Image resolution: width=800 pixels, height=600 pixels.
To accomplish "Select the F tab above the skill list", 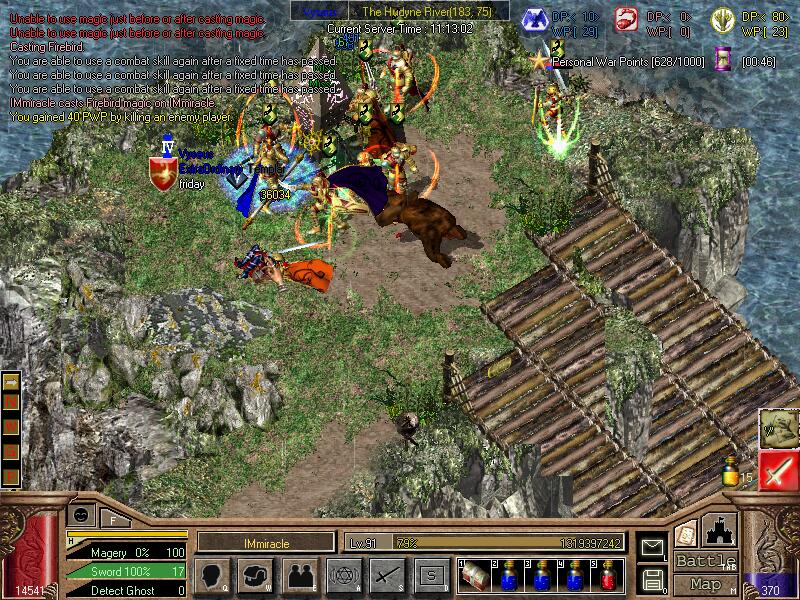I will (x=112, y=519).
